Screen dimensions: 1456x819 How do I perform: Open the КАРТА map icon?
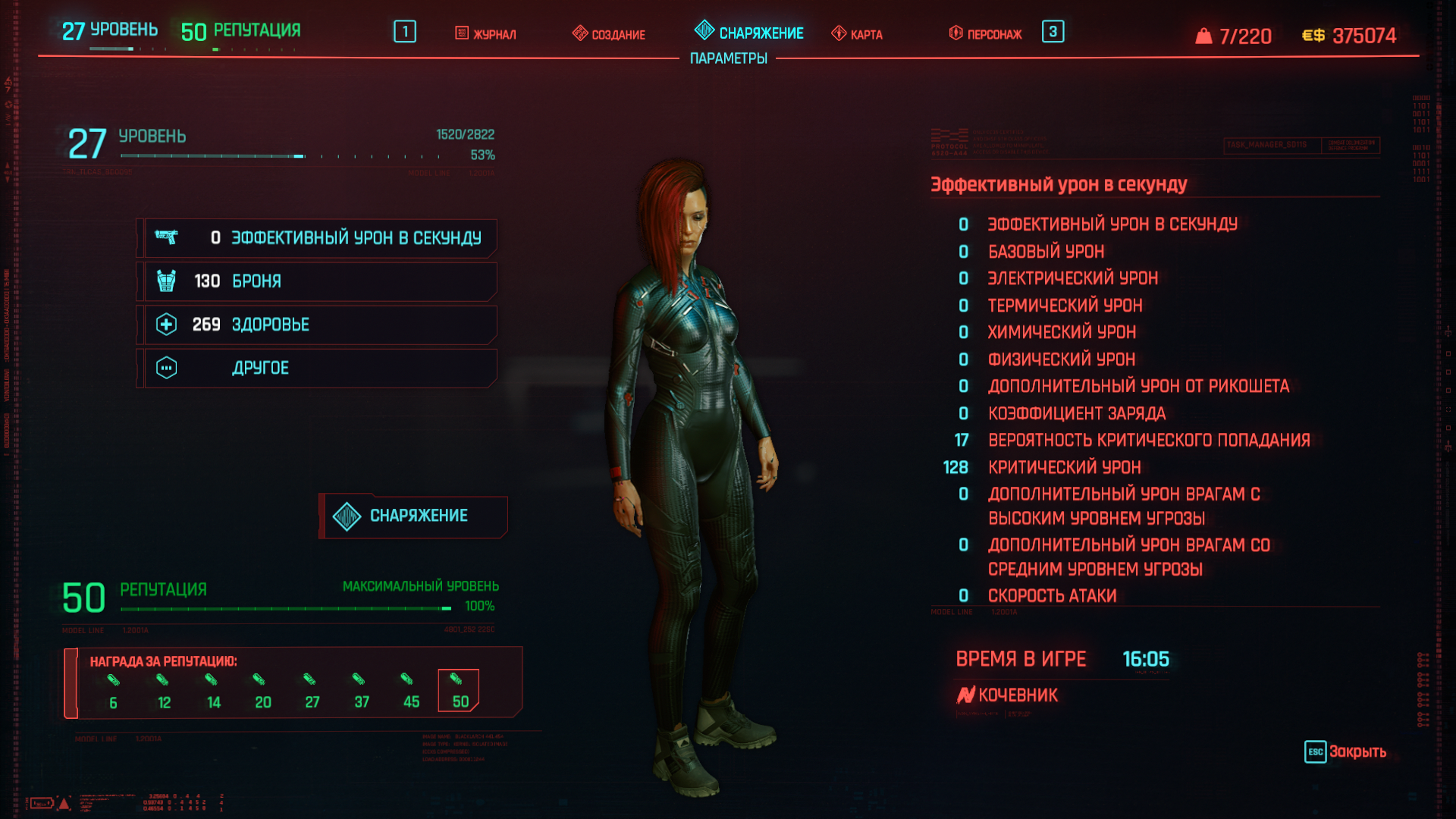click(839, 33)
